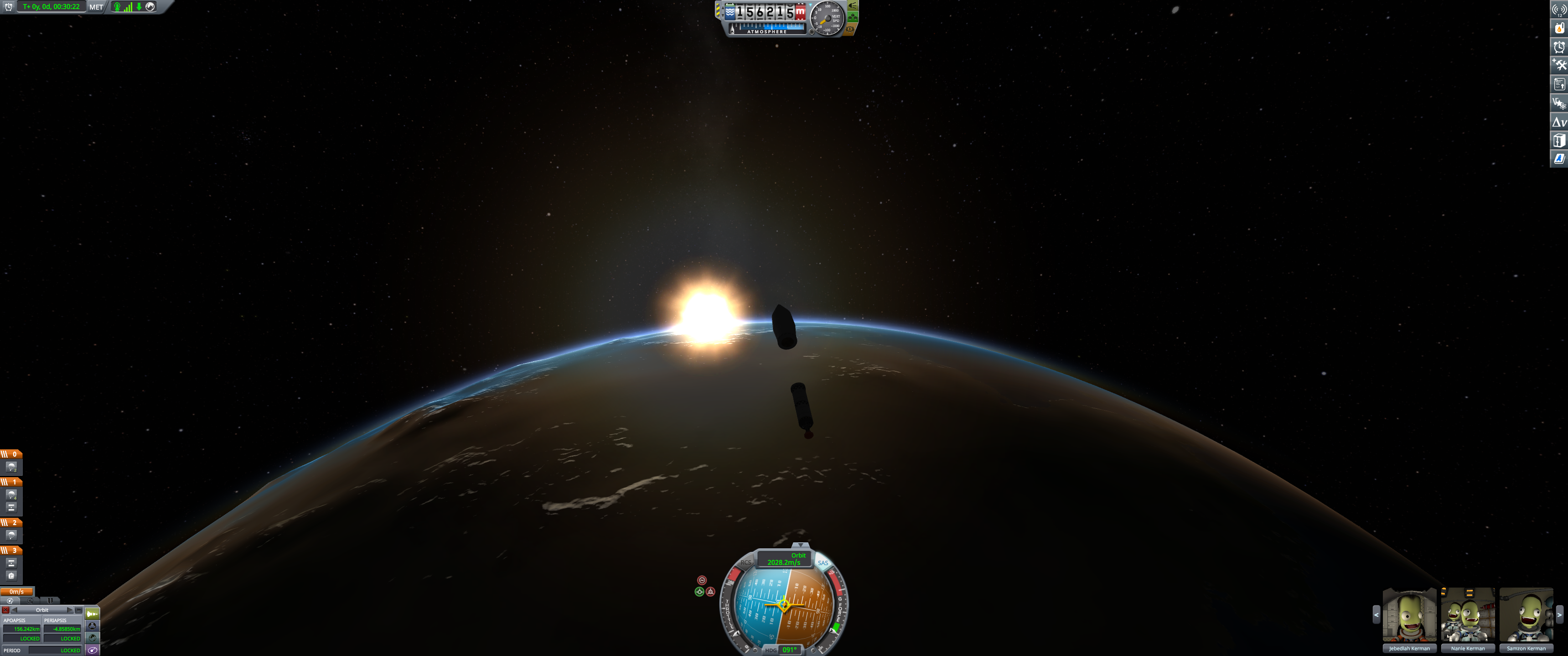1568x656 pixels.
Task: Click the stage 0 parachute icon
Action: pos(11,467)
